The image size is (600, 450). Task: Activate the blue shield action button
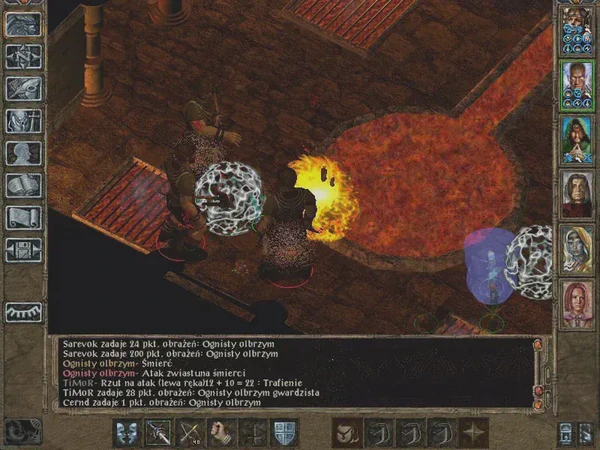(285, 432)
